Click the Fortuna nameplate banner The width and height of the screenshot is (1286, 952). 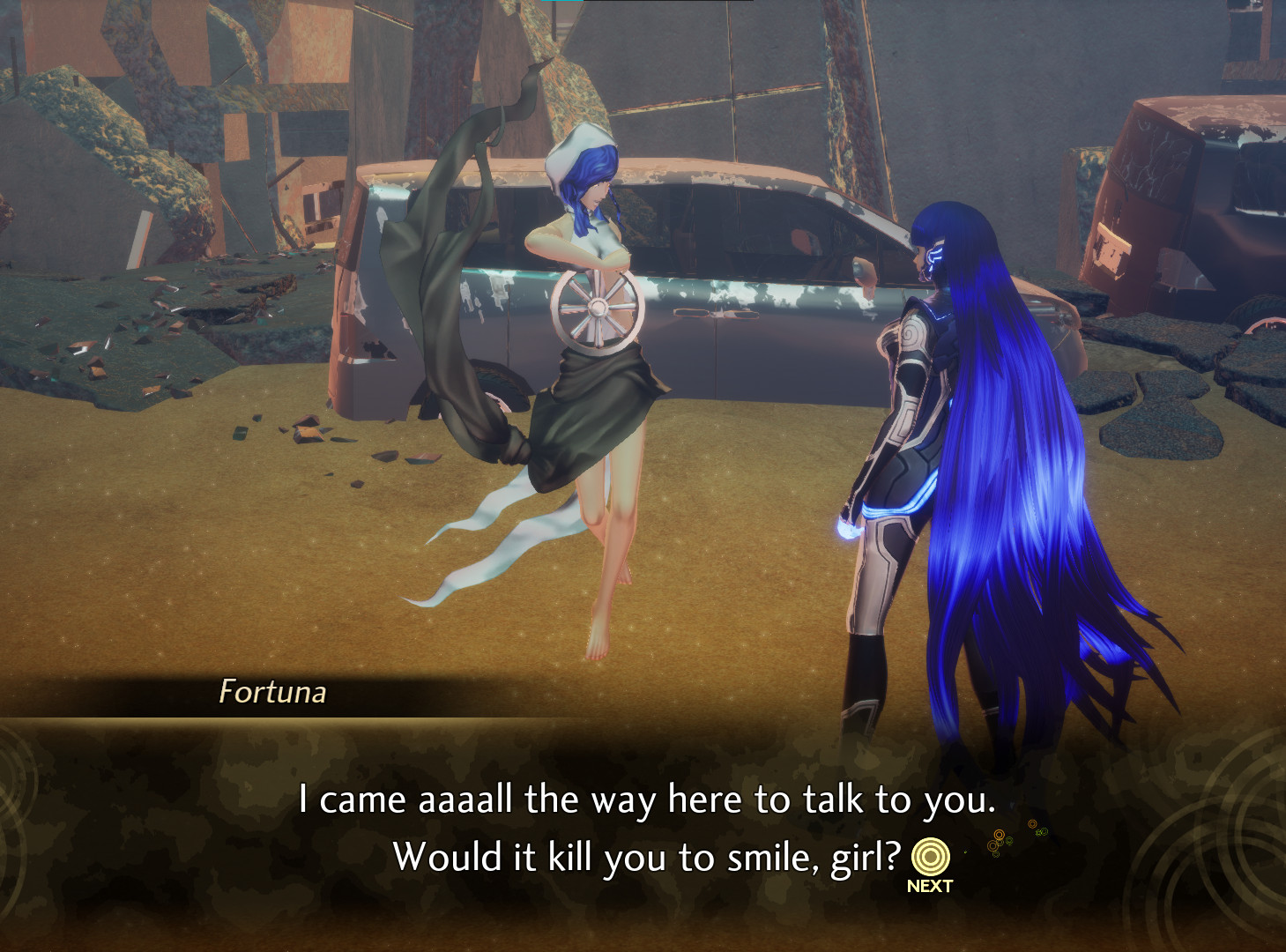(273, 694)
